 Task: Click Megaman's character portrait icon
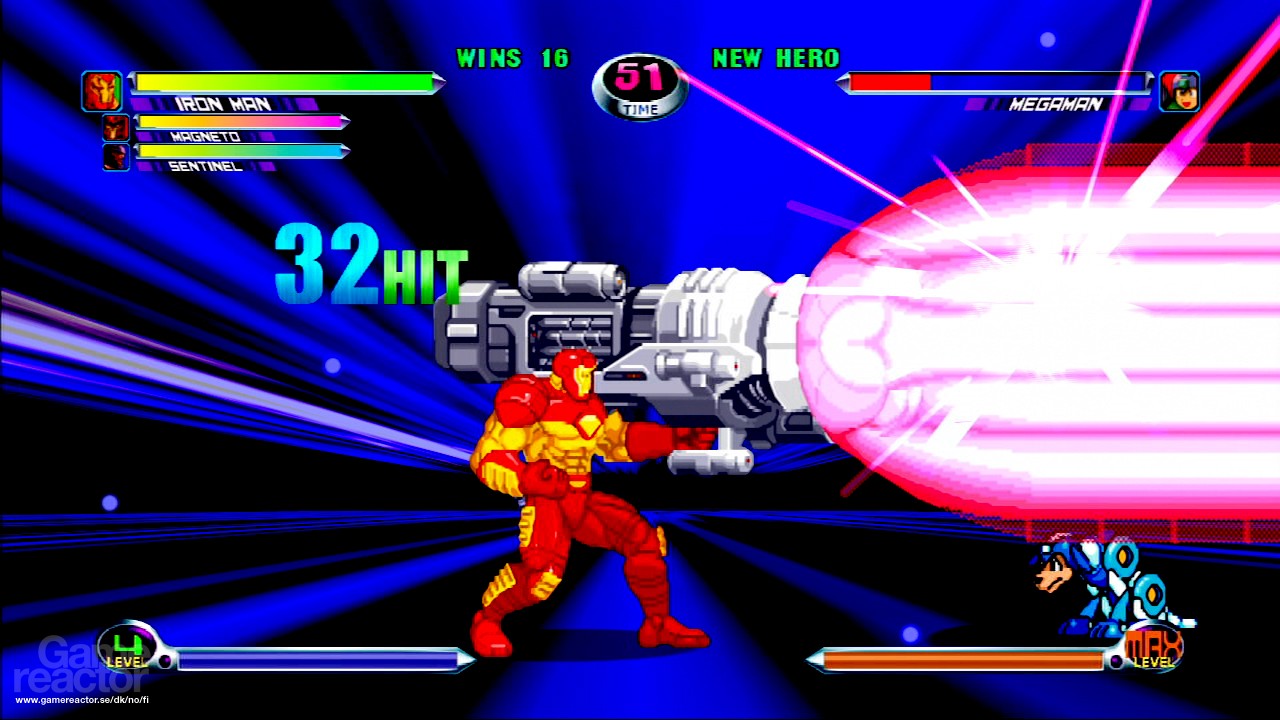point(1179,90)
